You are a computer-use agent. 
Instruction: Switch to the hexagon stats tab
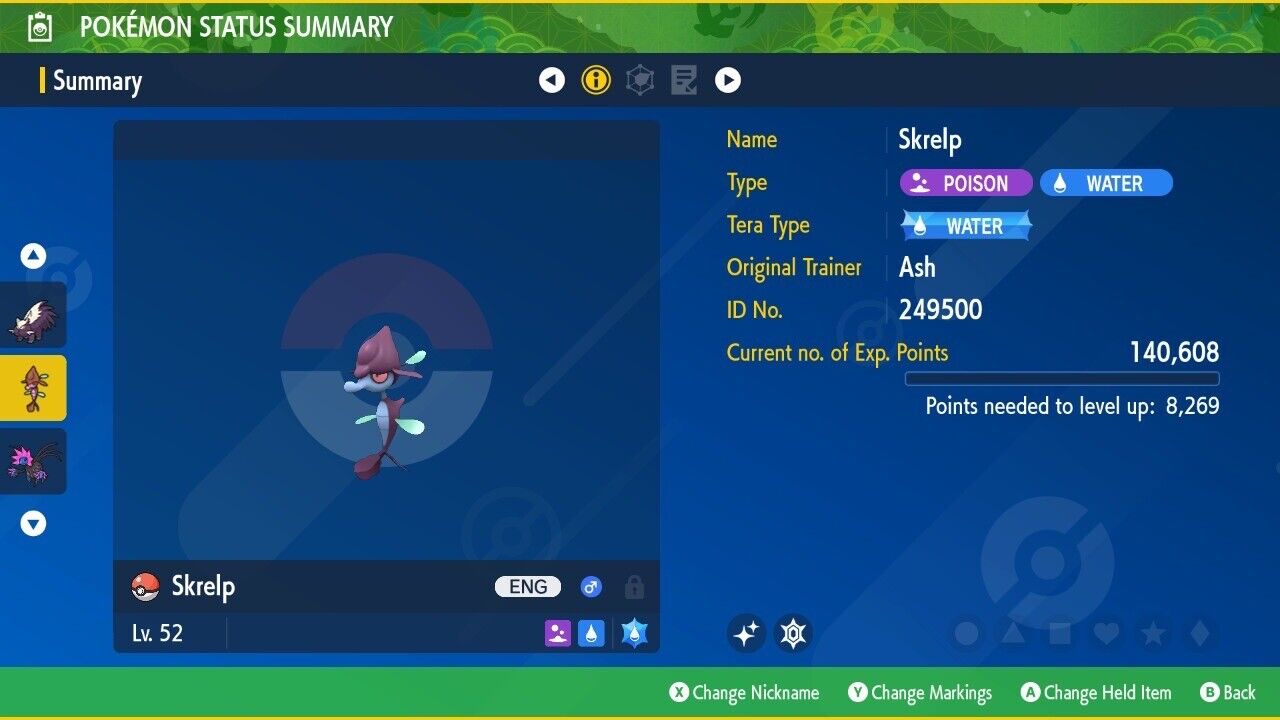[x=640, y=80]
